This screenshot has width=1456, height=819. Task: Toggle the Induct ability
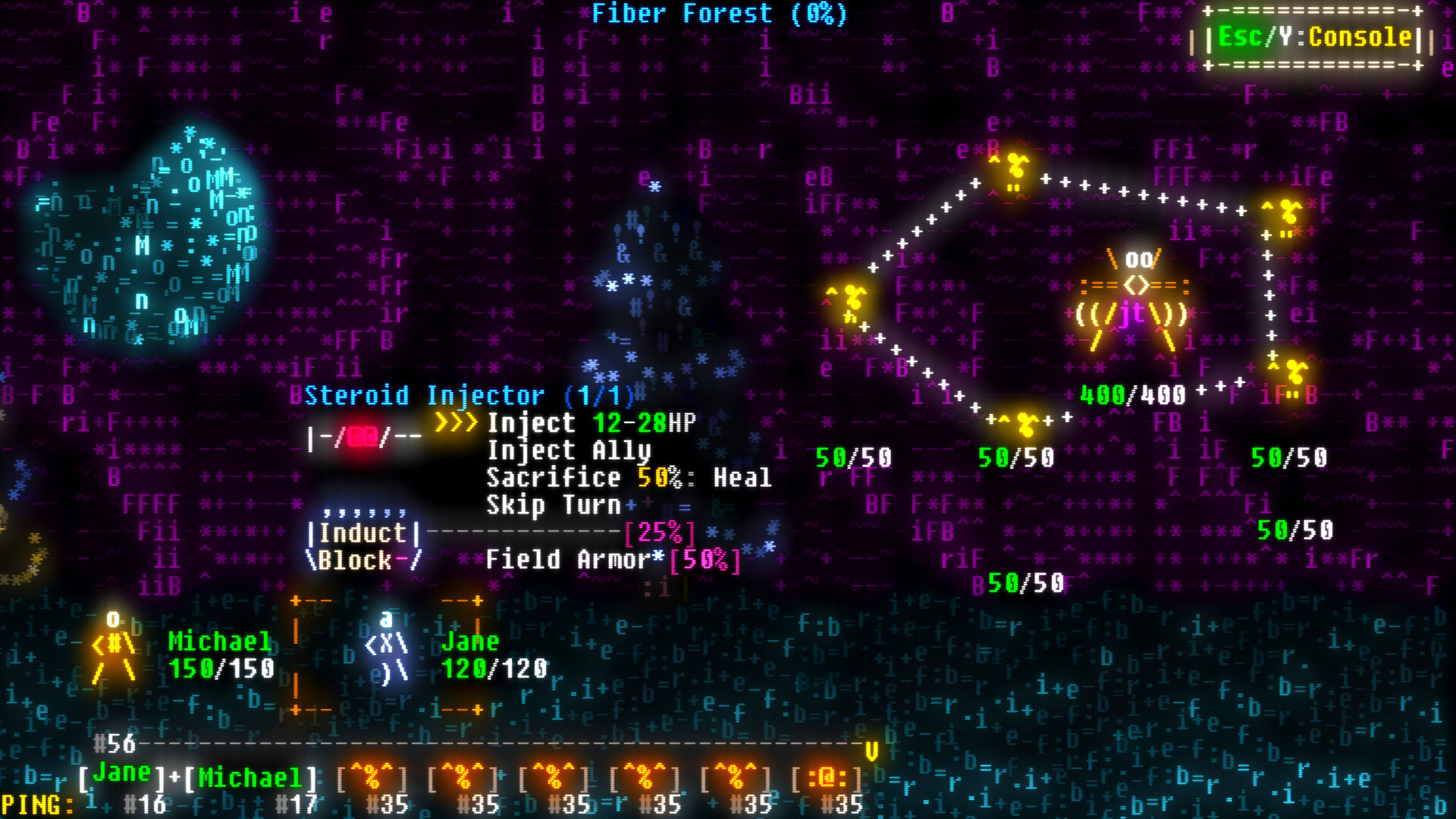click(362, 533)
